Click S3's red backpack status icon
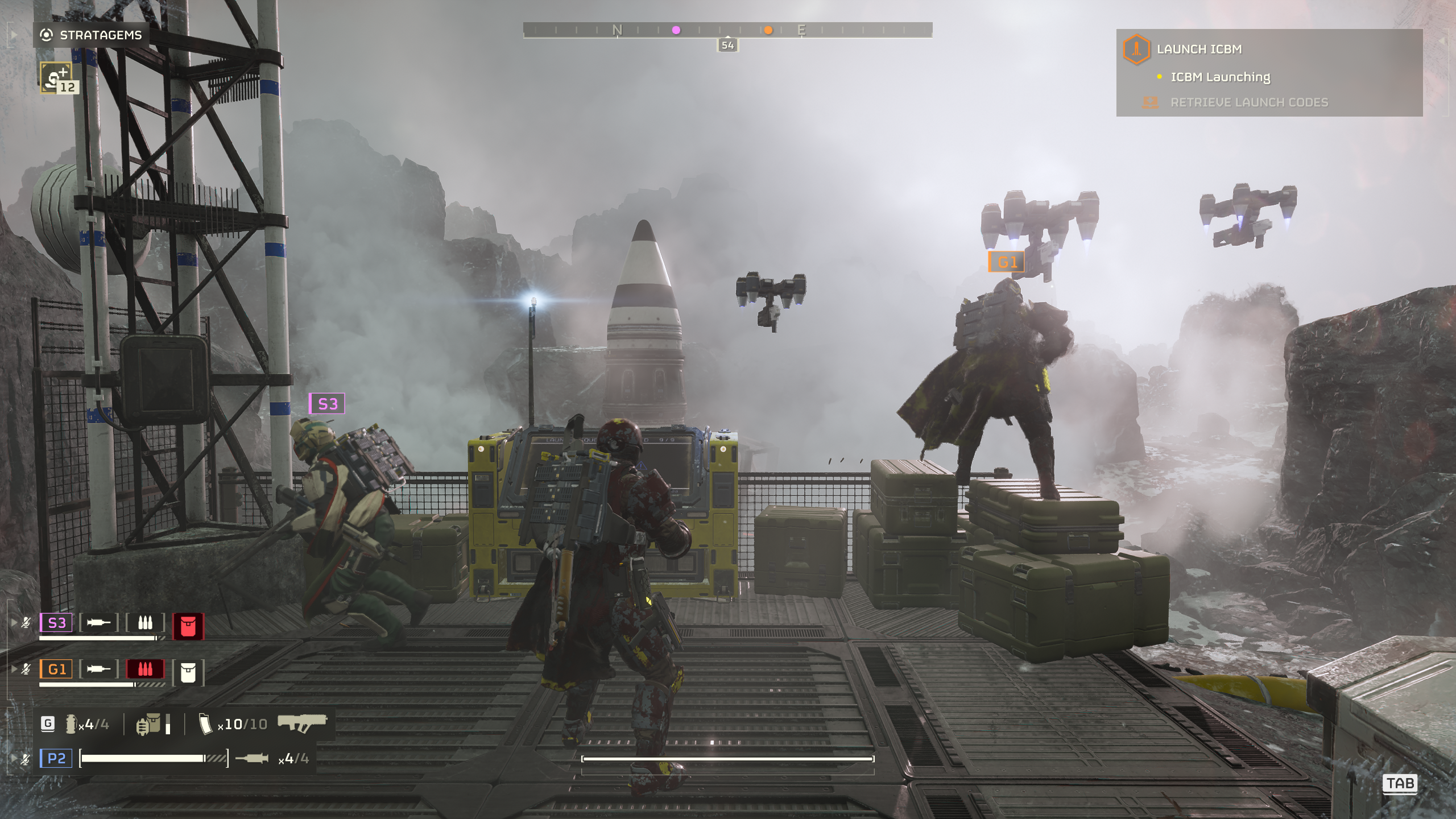Screen dimensions: 1456x819 [188, 626]
